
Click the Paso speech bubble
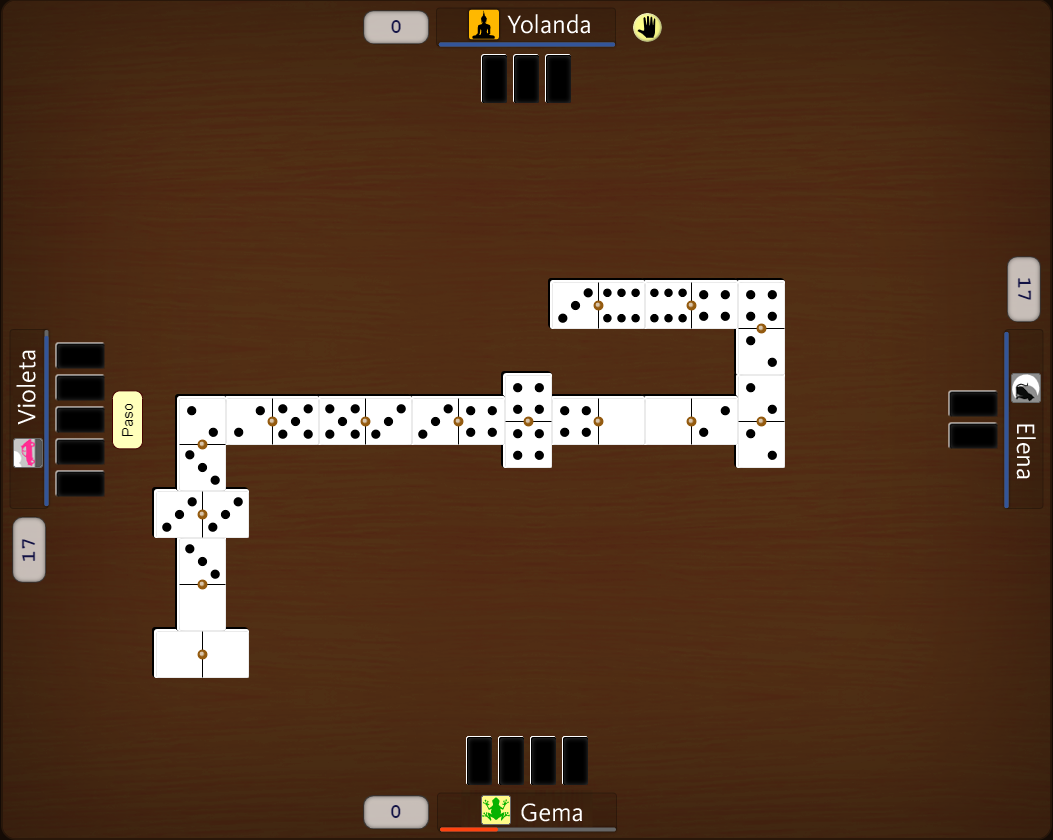[127, 419]
